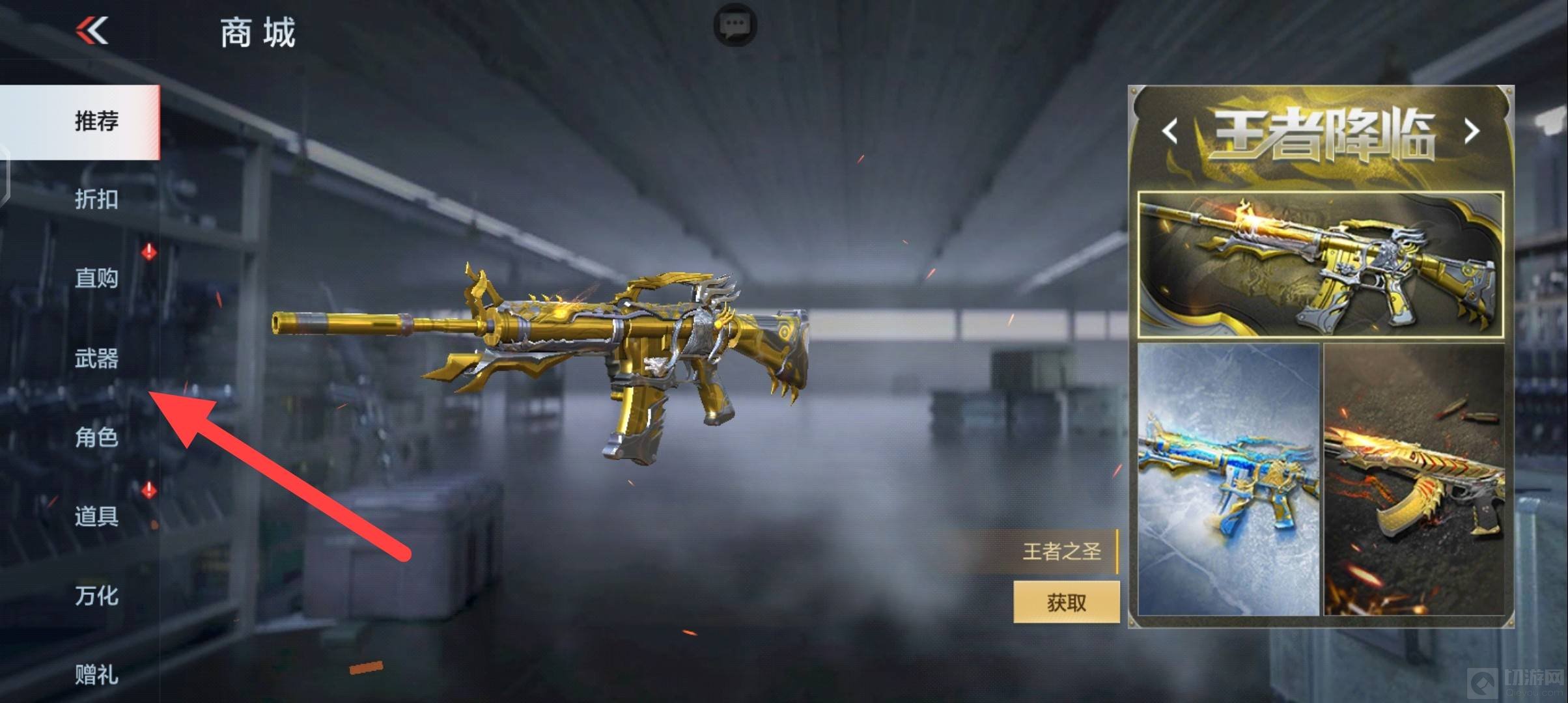Image resolution: width=1568 pixels, height=703 pixels.
Task: Select the 万化 category tab
Action: [96, 596]
